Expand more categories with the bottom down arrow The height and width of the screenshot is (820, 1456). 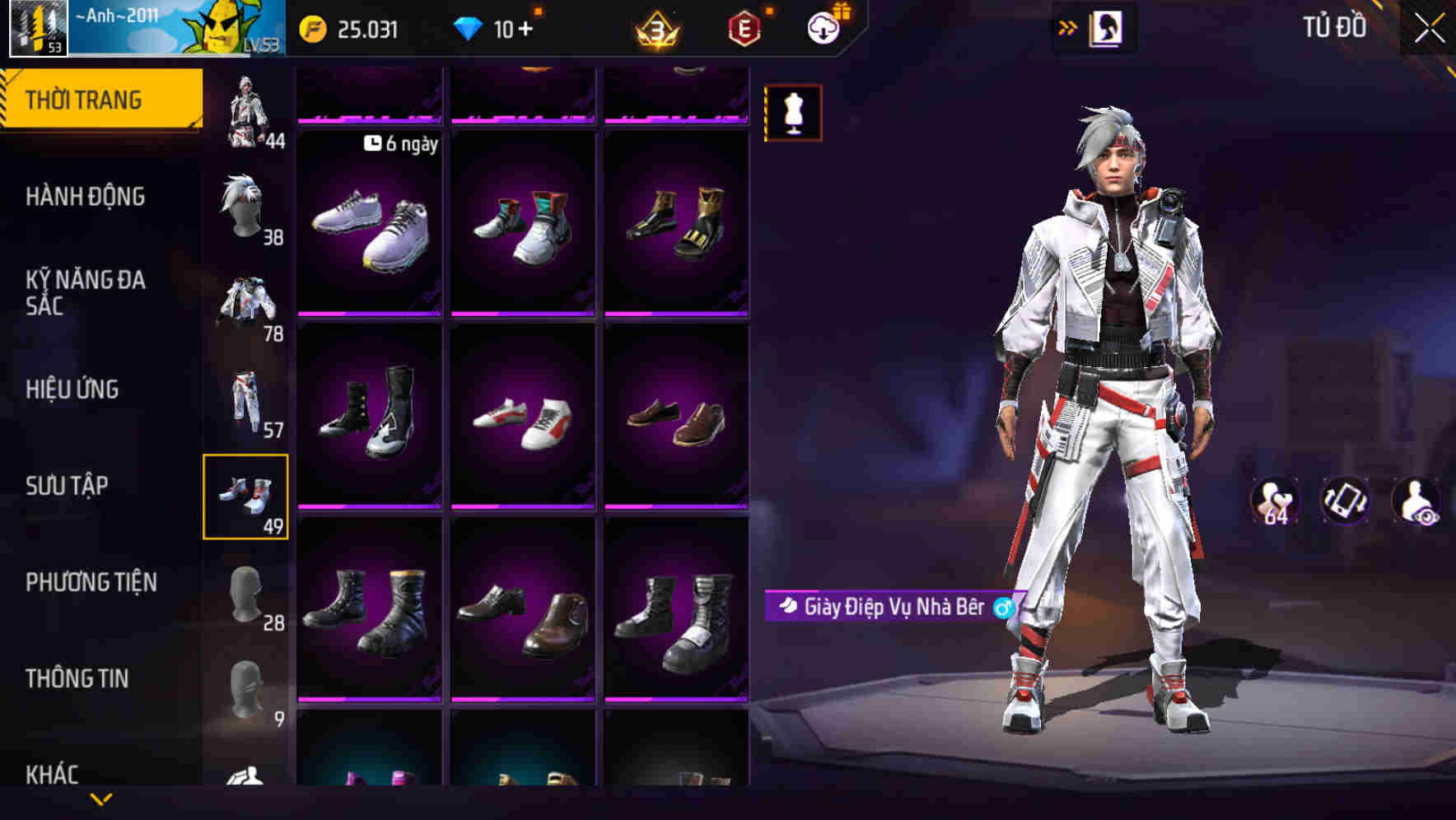tap(101, 800)
